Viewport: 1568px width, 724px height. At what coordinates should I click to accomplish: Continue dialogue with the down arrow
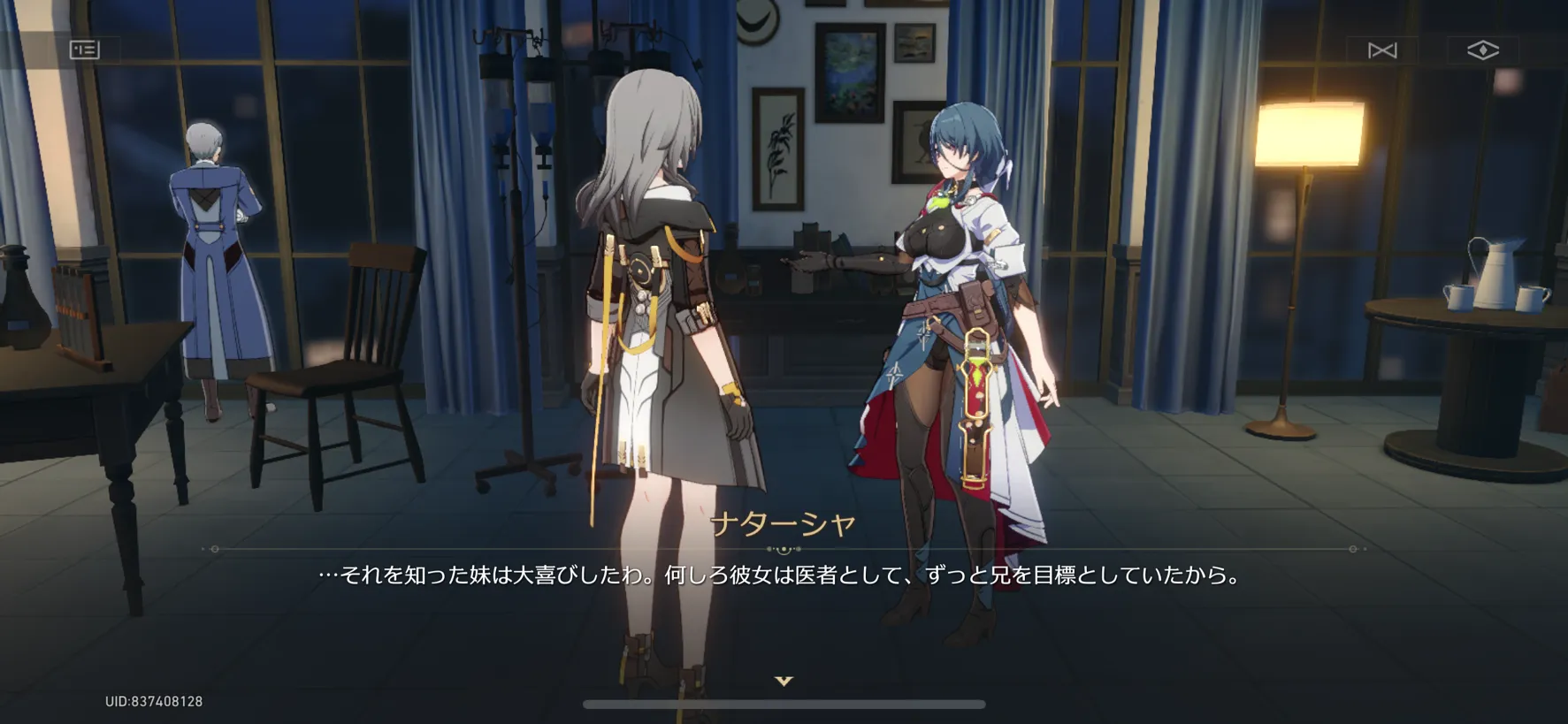[784, 681]
